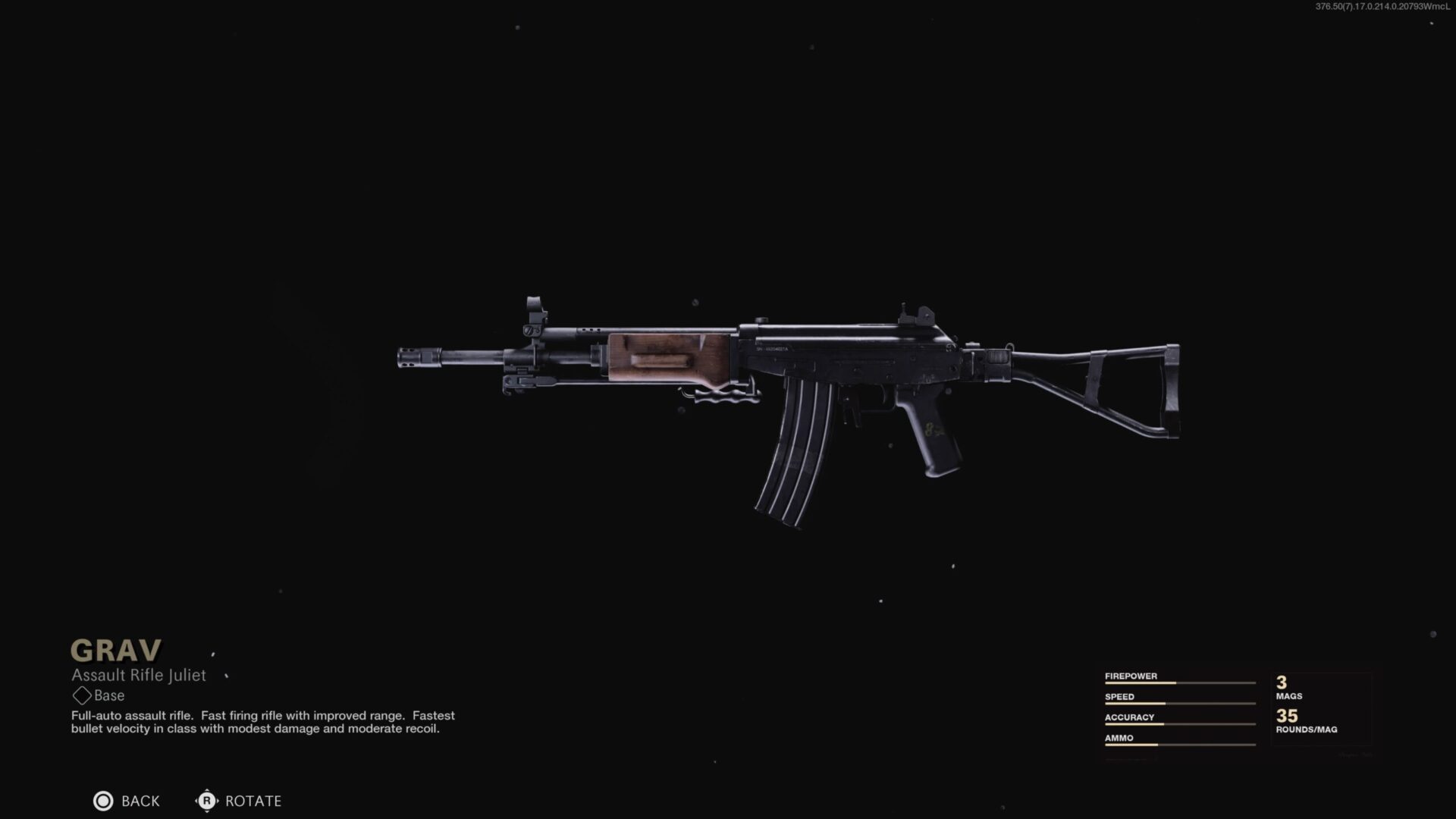Click the GRAV weapon title
This screenshot has height=819, width=1456.
tap(115, 650)
